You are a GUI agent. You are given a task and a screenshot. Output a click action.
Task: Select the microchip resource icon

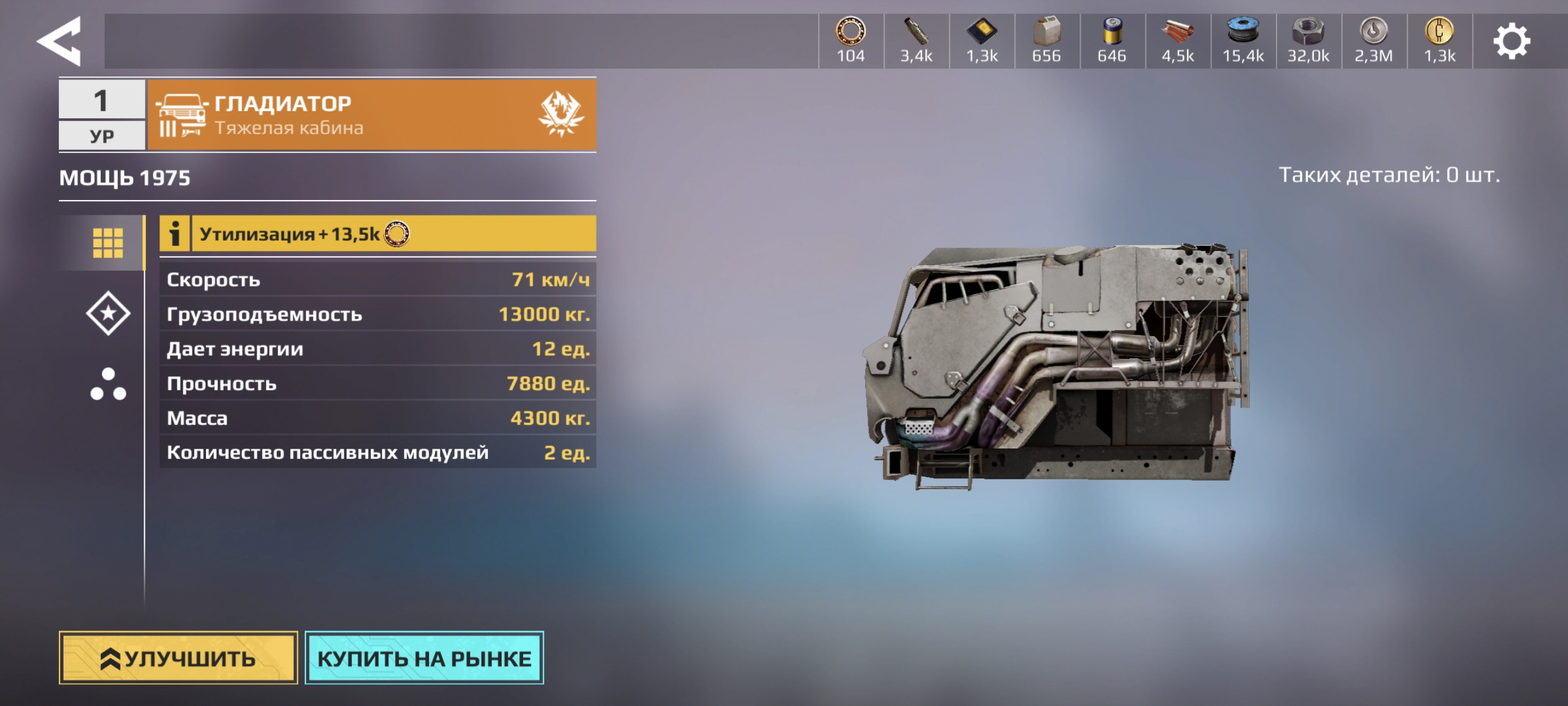tap(981, 32)
